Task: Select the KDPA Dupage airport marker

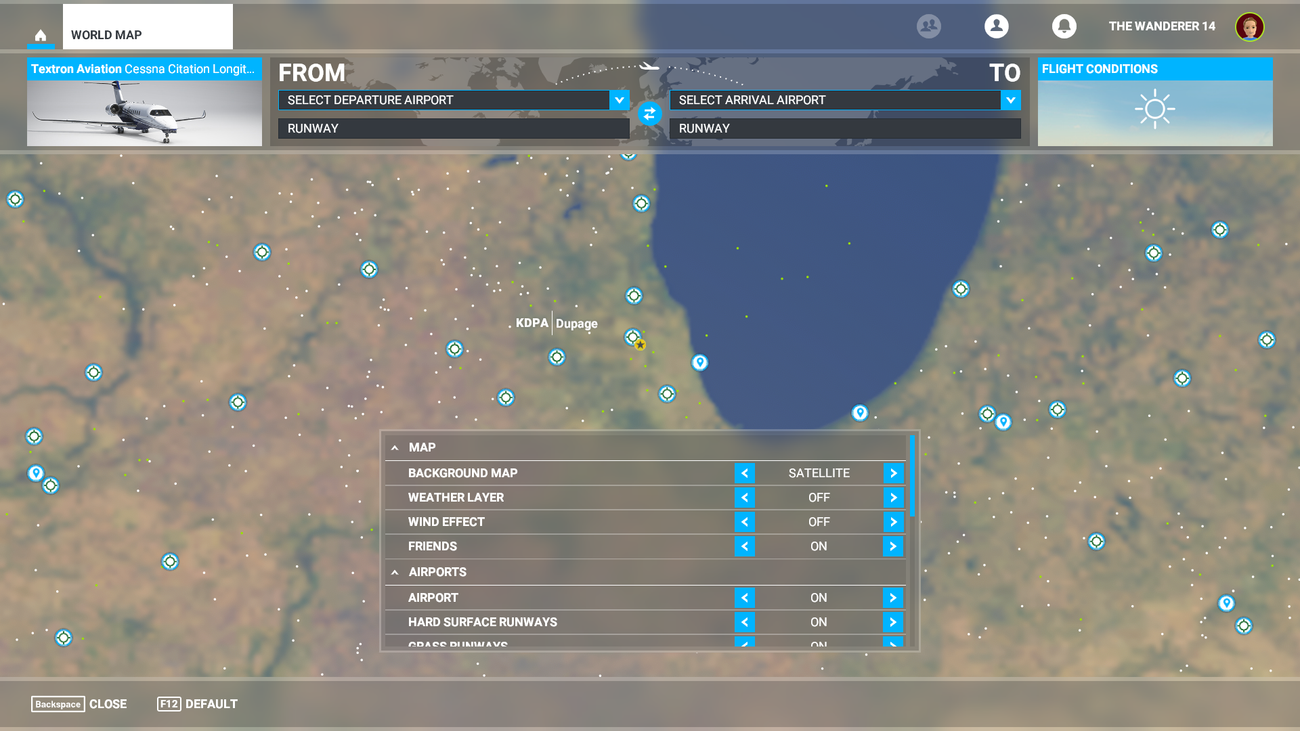Action: pyautogui.click(x=634, y=337)
